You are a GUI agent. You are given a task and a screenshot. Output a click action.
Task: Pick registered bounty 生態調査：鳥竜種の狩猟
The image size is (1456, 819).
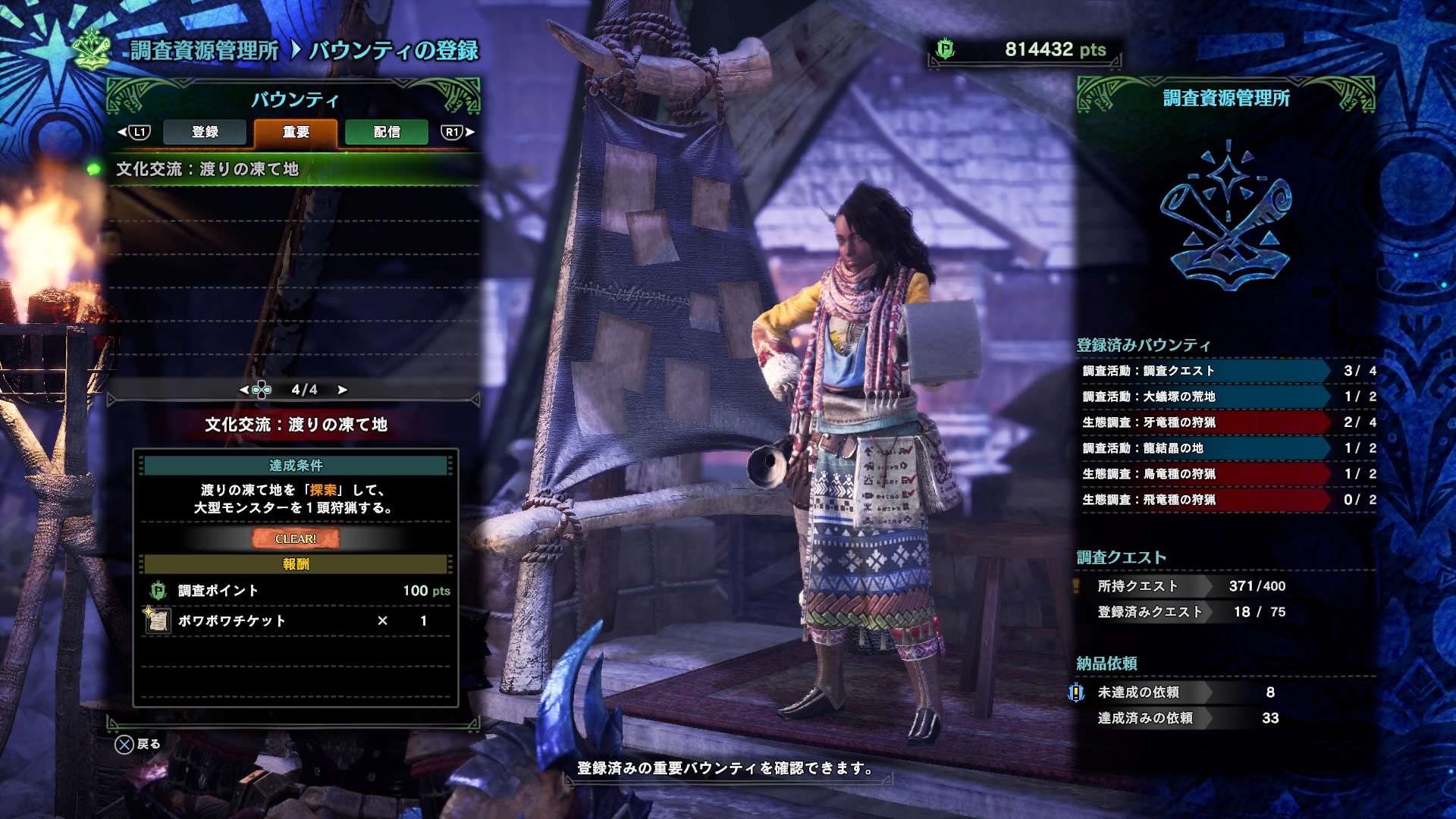coord(1206,474)
